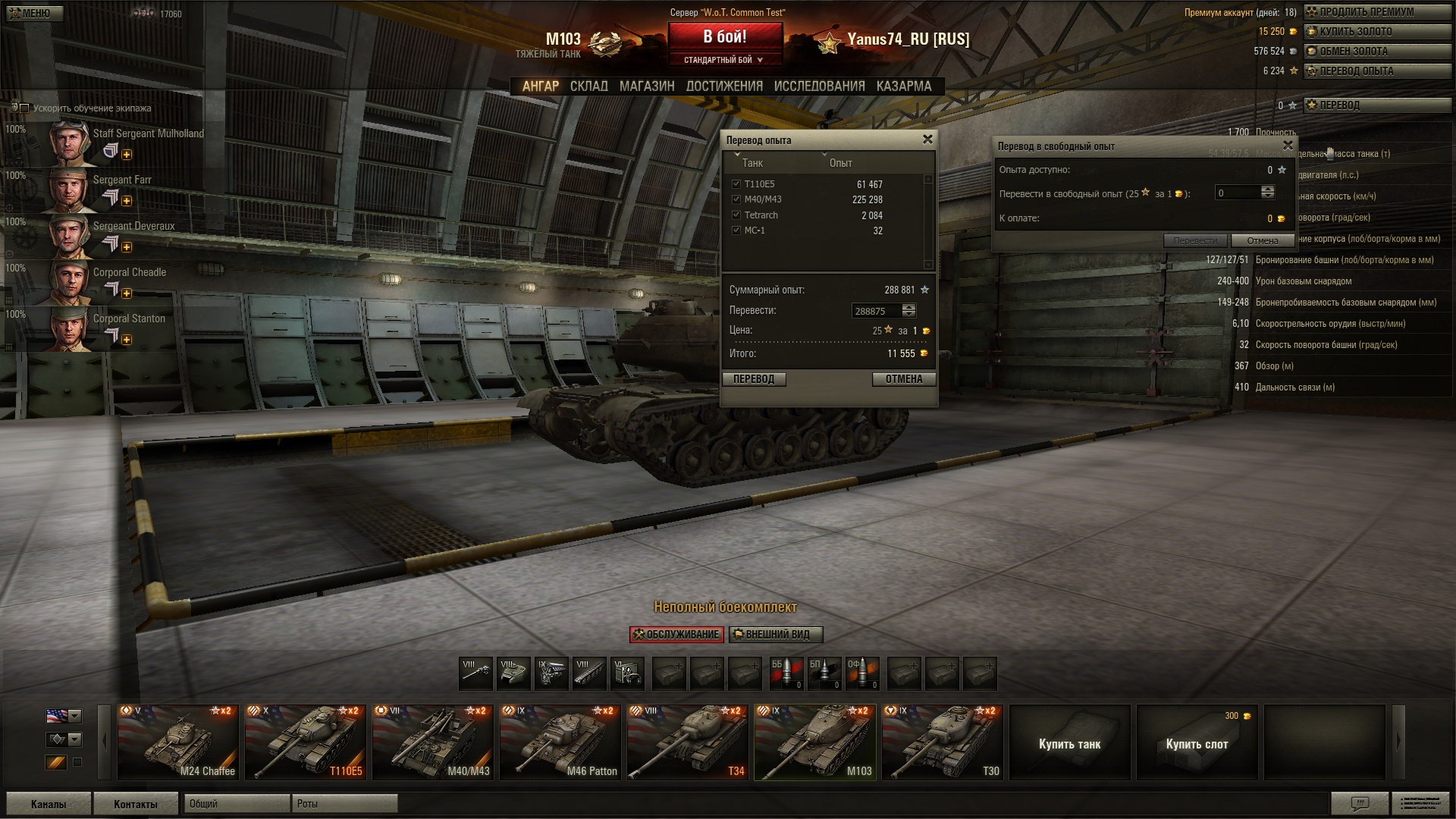
Task: Close the free experience transfer window
Action: [x=1287, y=146]
